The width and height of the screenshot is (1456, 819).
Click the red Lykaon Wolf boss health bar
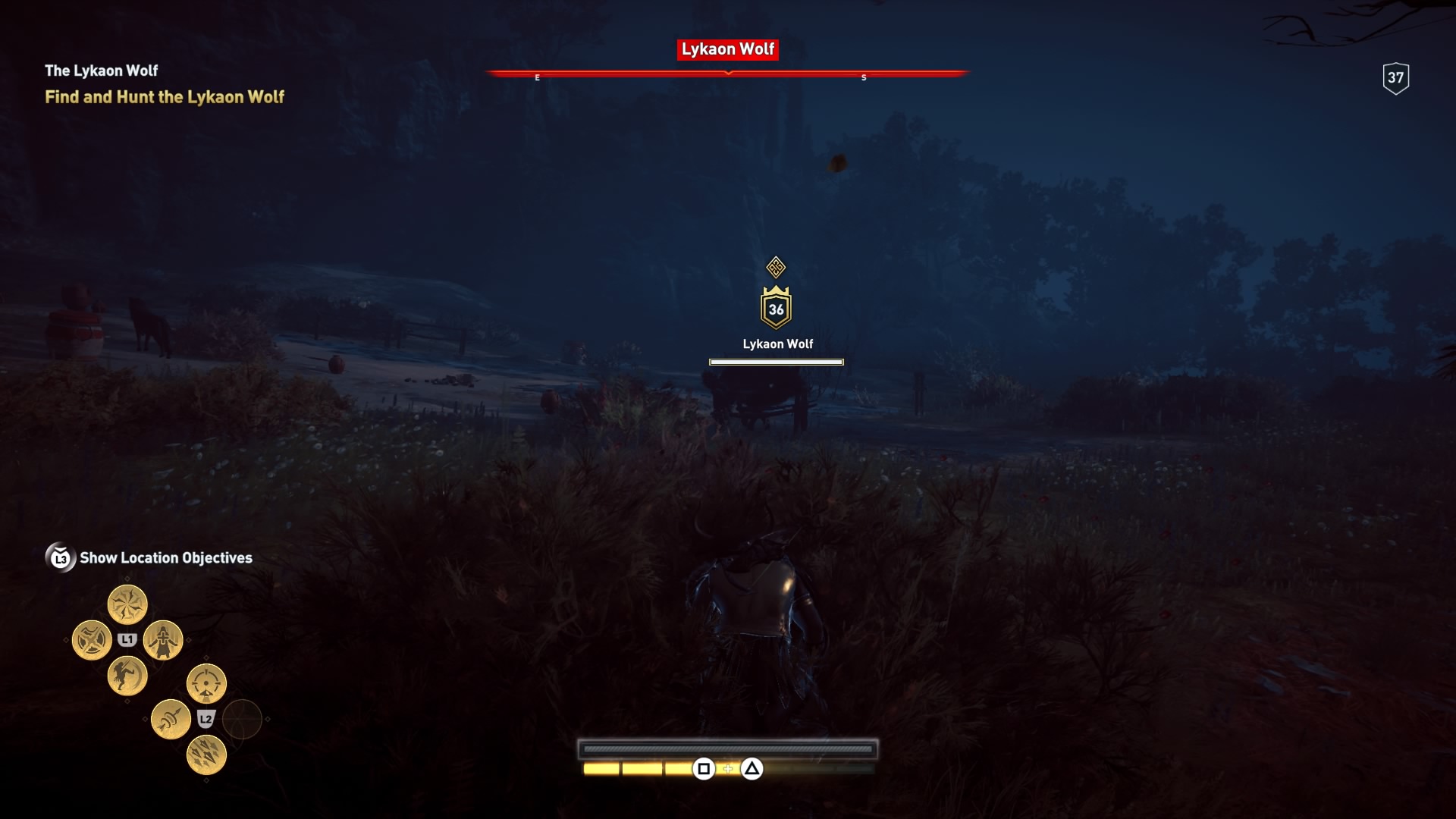coord(726,73)
